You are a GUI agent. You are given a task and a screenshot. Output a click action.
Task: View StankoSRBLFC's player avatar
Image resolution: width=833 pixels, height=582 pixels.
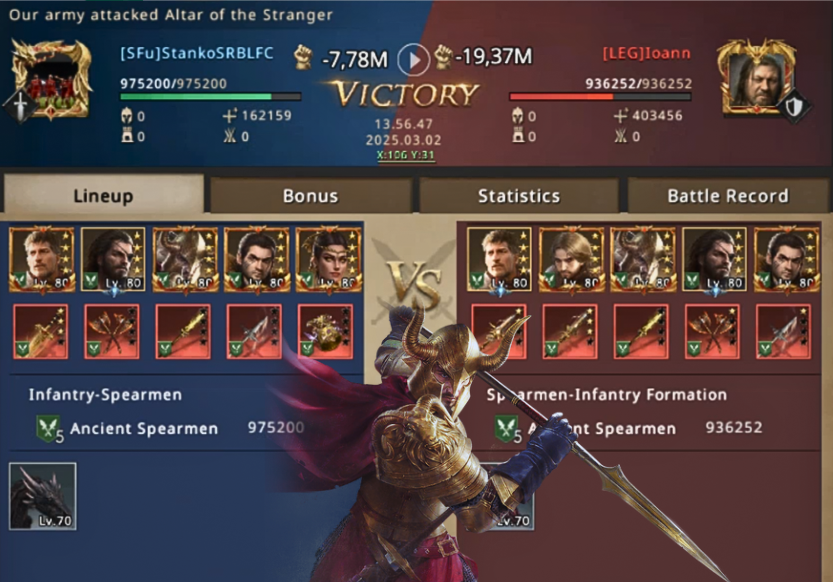coord(50,80)
